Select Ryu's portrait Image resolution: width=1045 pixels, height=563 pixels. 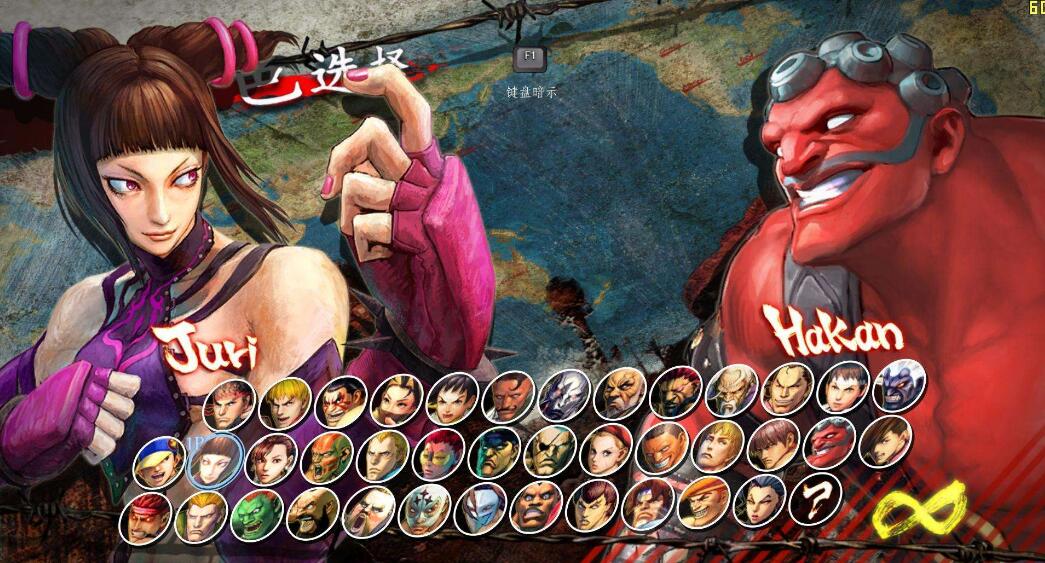tap(229, 404)
